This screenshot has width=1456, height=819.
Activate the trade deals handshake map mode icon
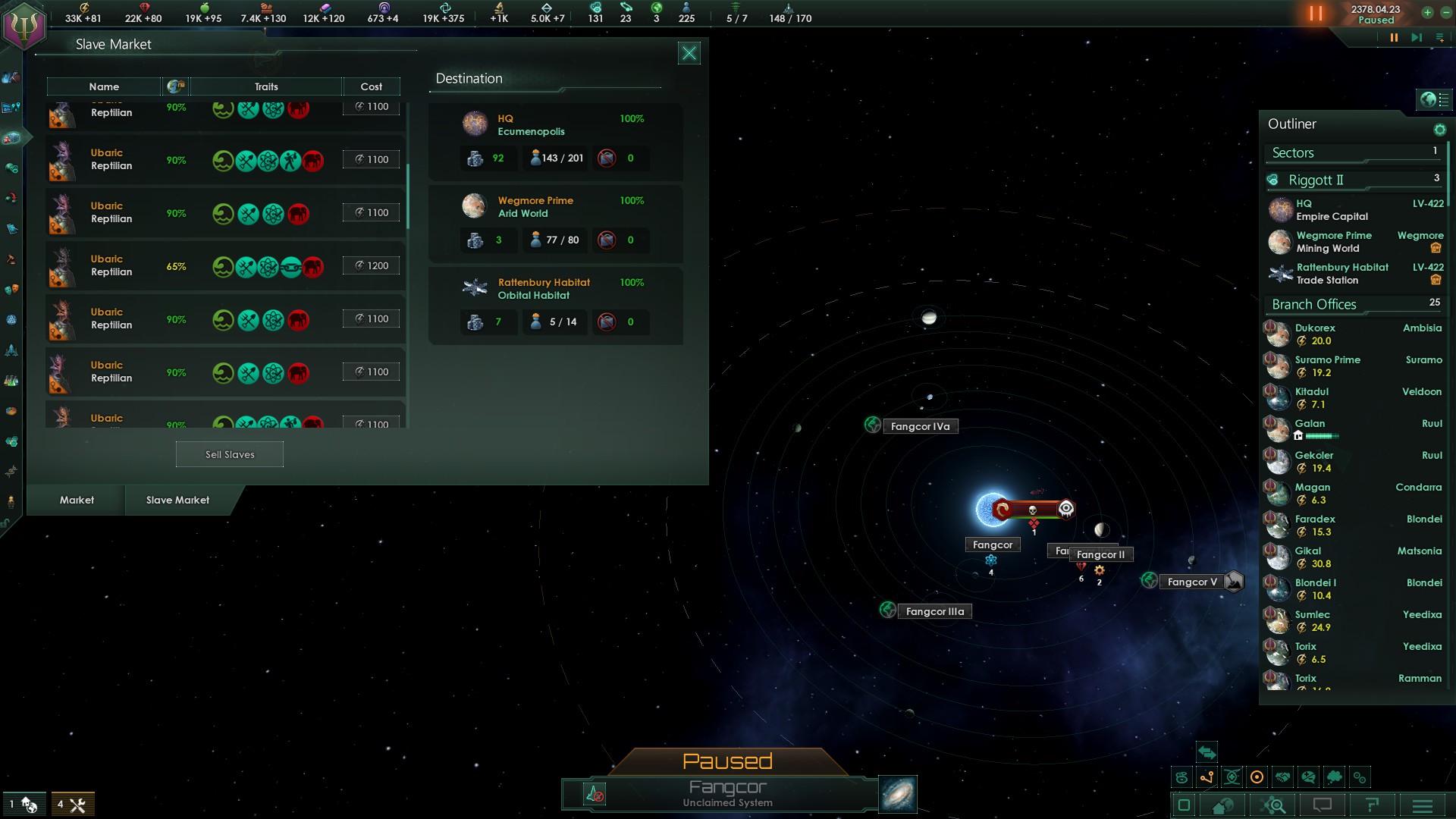point(1282,777)
